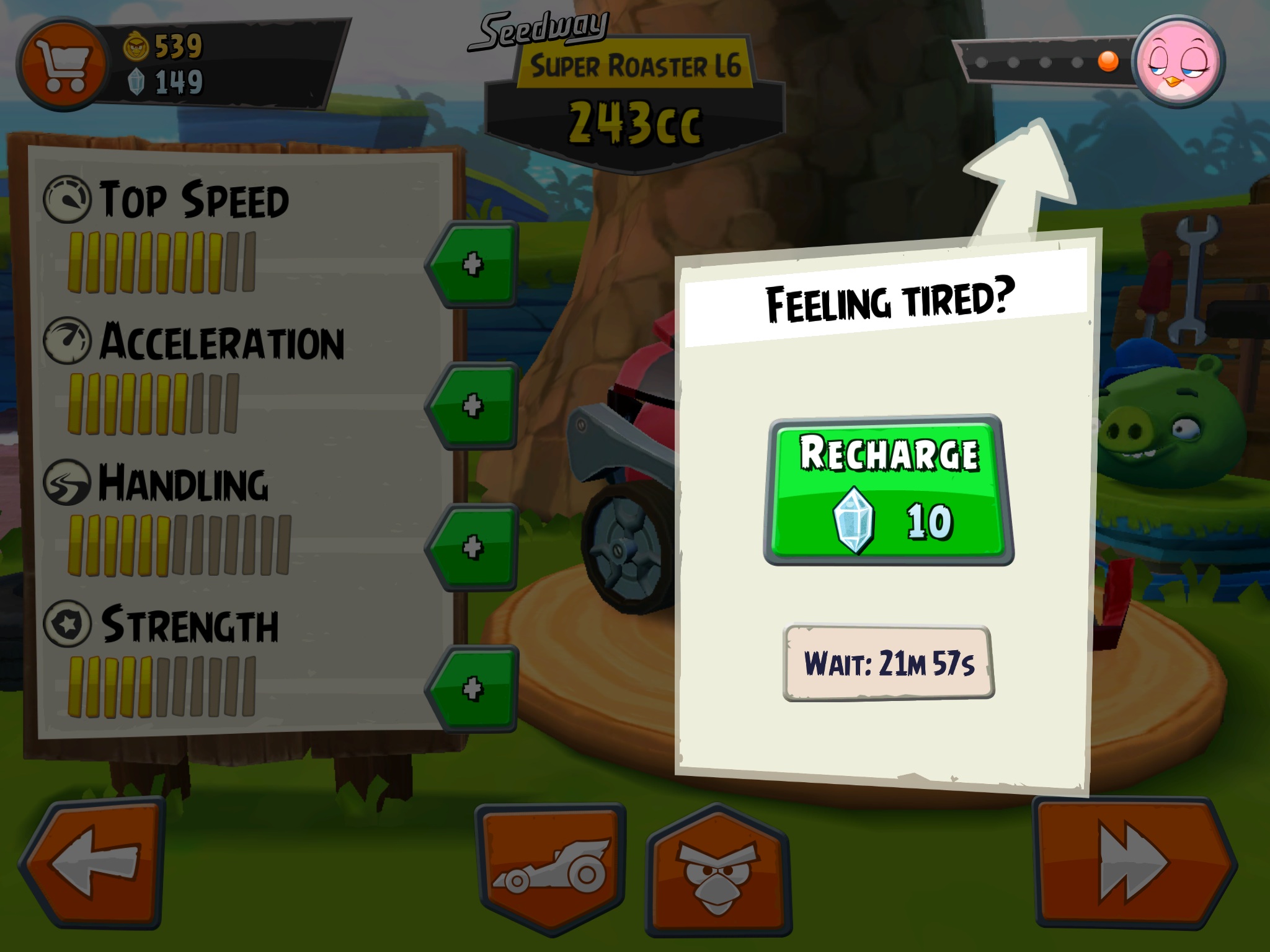1270x952 pixels.
Task: Increase Handling using its plus button
Action: (473, 547)
